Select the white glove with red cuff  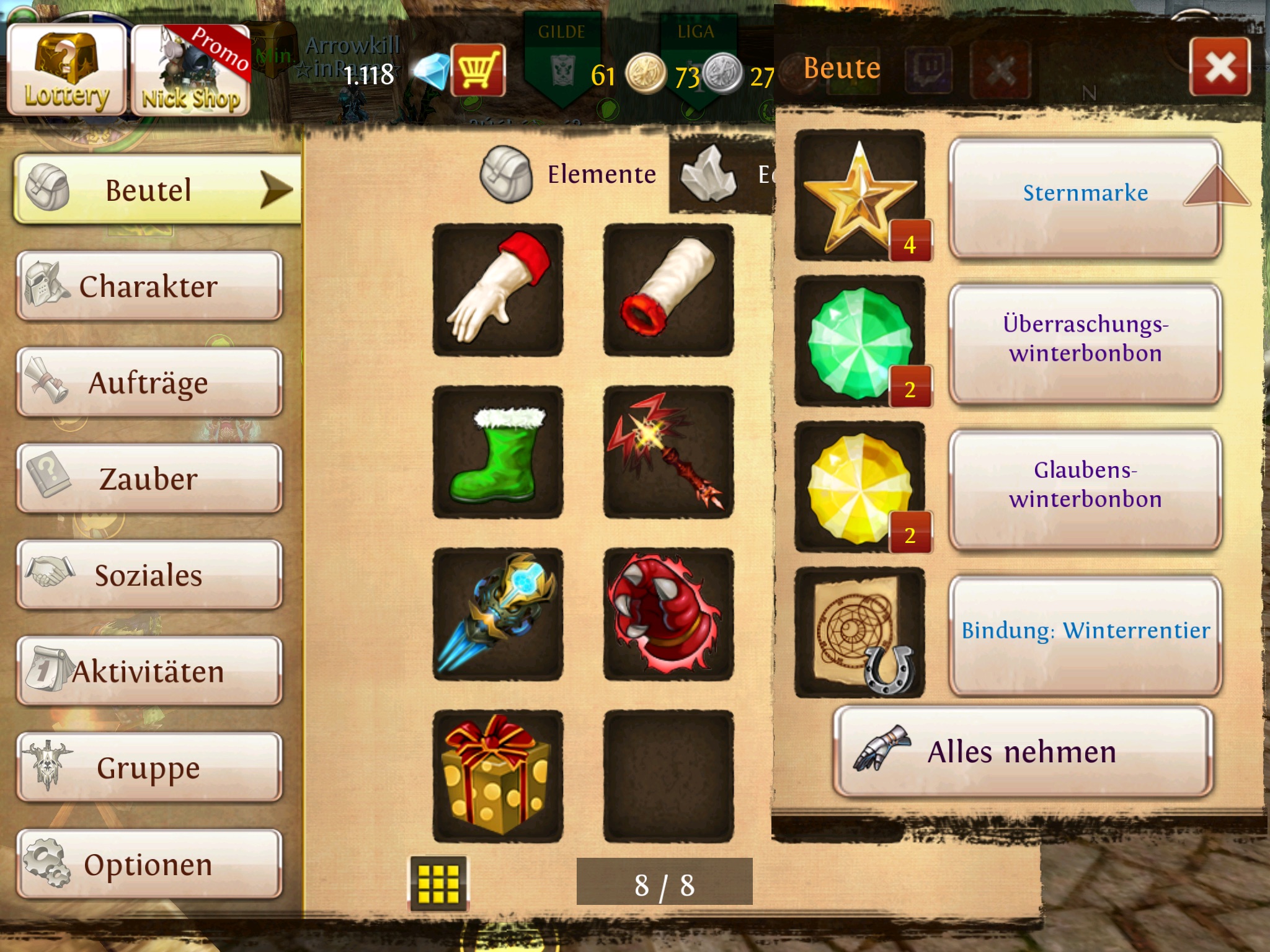pos(498,289)
